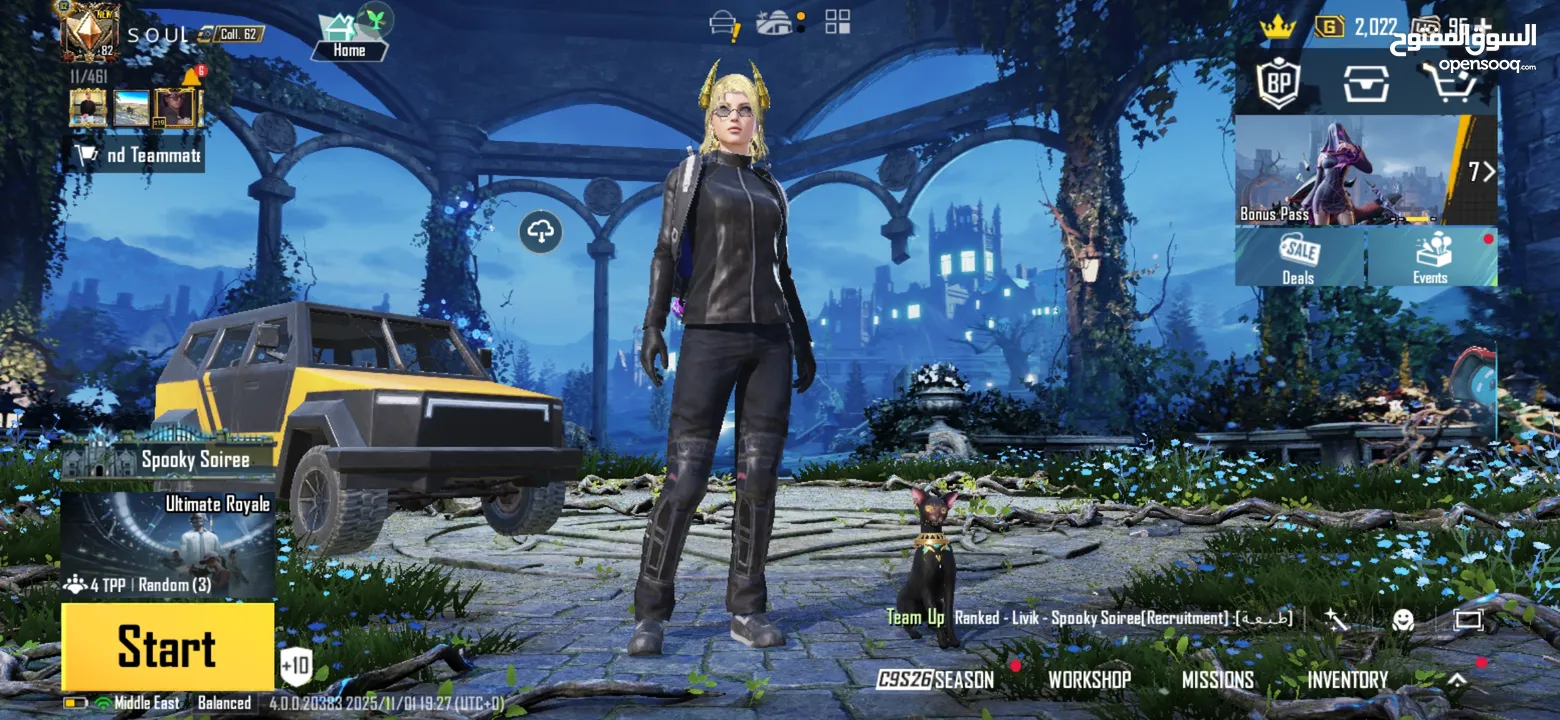
Task: Open the Deals sale panel
Action: point(1298,257)
